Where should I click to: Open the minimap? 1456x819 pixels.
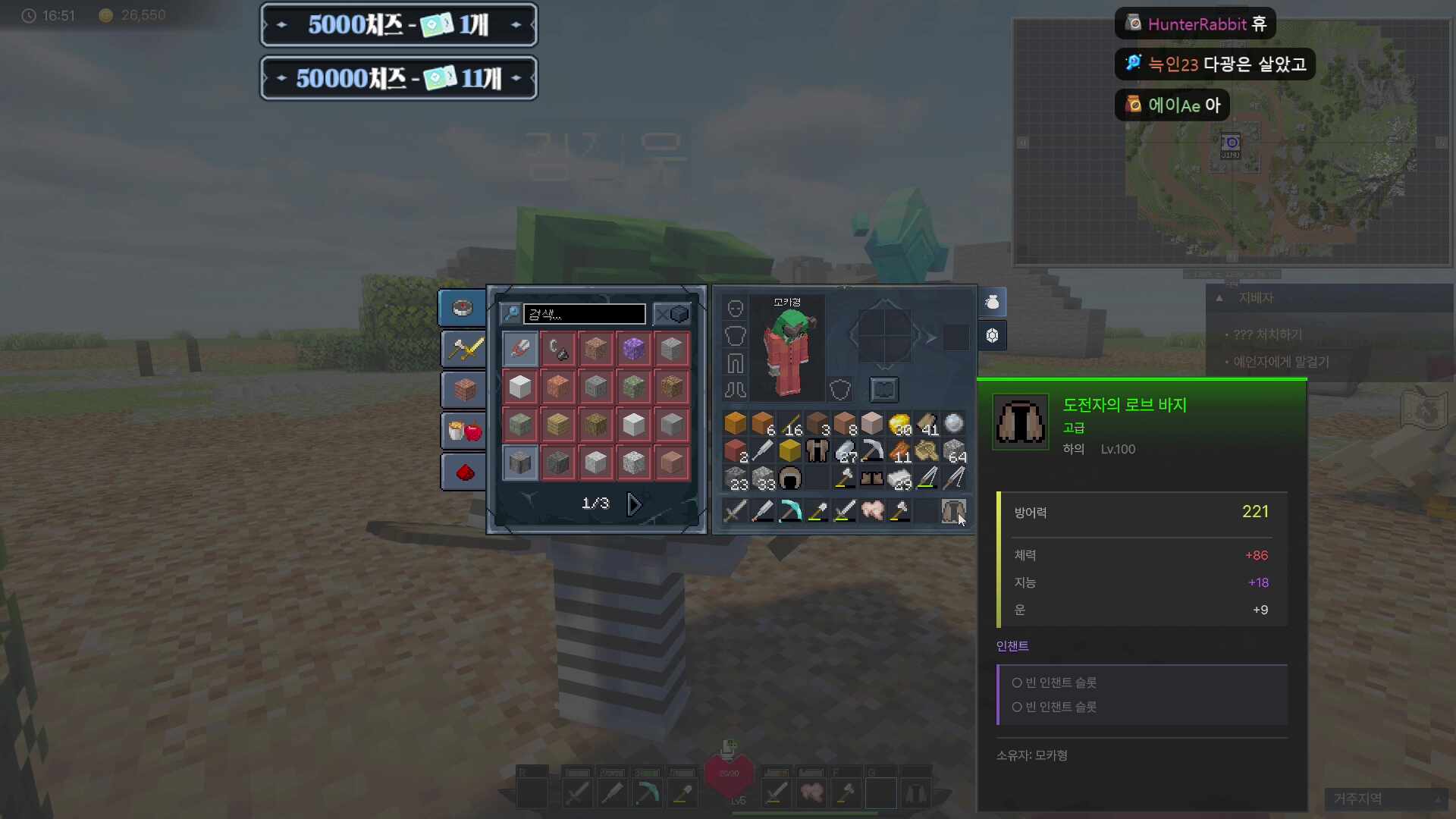1232,143
